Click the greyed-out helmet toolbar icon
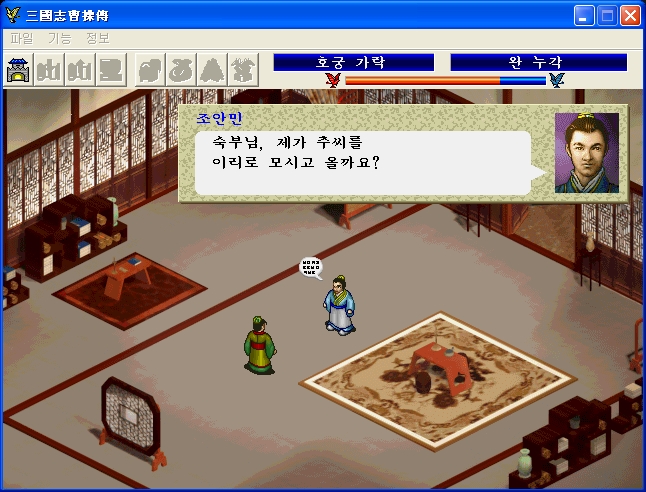The width and height of the screenshot is (646, 492). (152, 70)
